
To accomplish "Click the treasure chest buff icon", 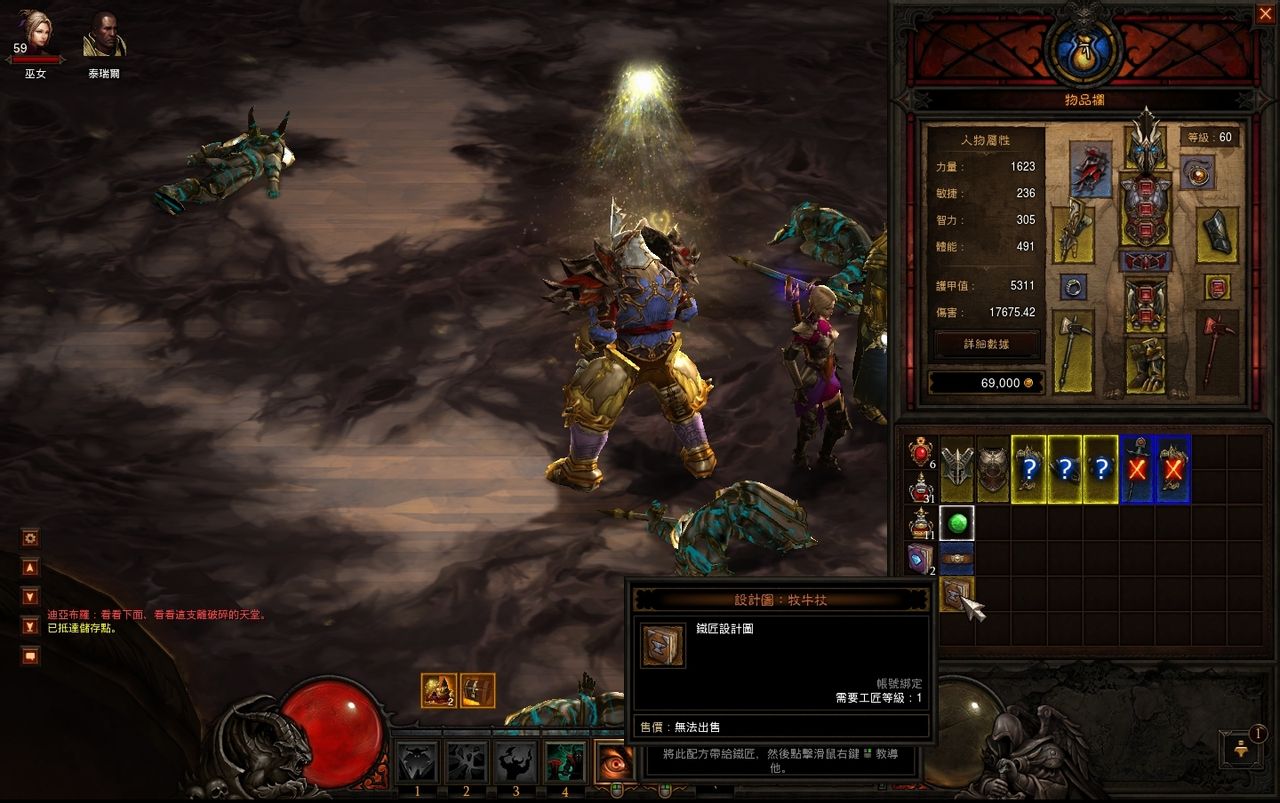I will [477, 690].
